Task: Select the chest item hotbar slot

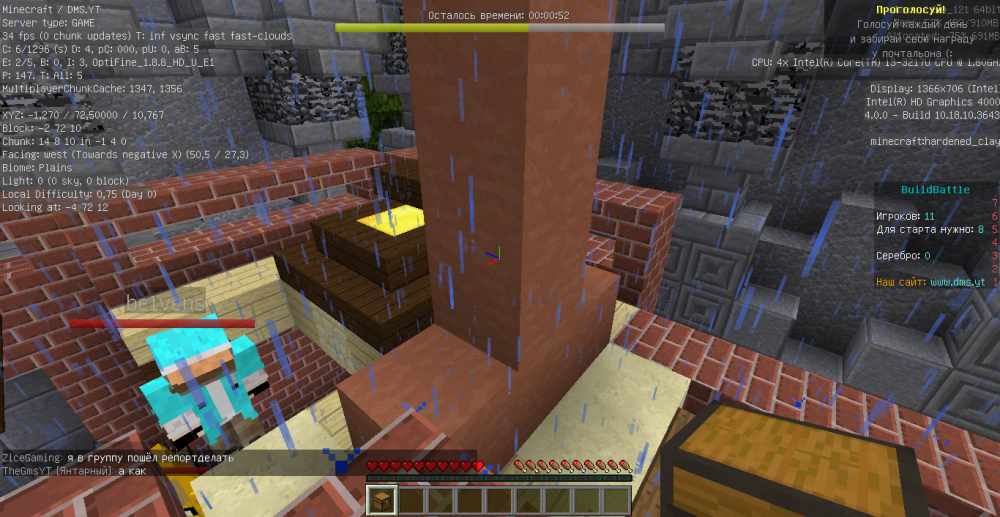Action: 382,500
